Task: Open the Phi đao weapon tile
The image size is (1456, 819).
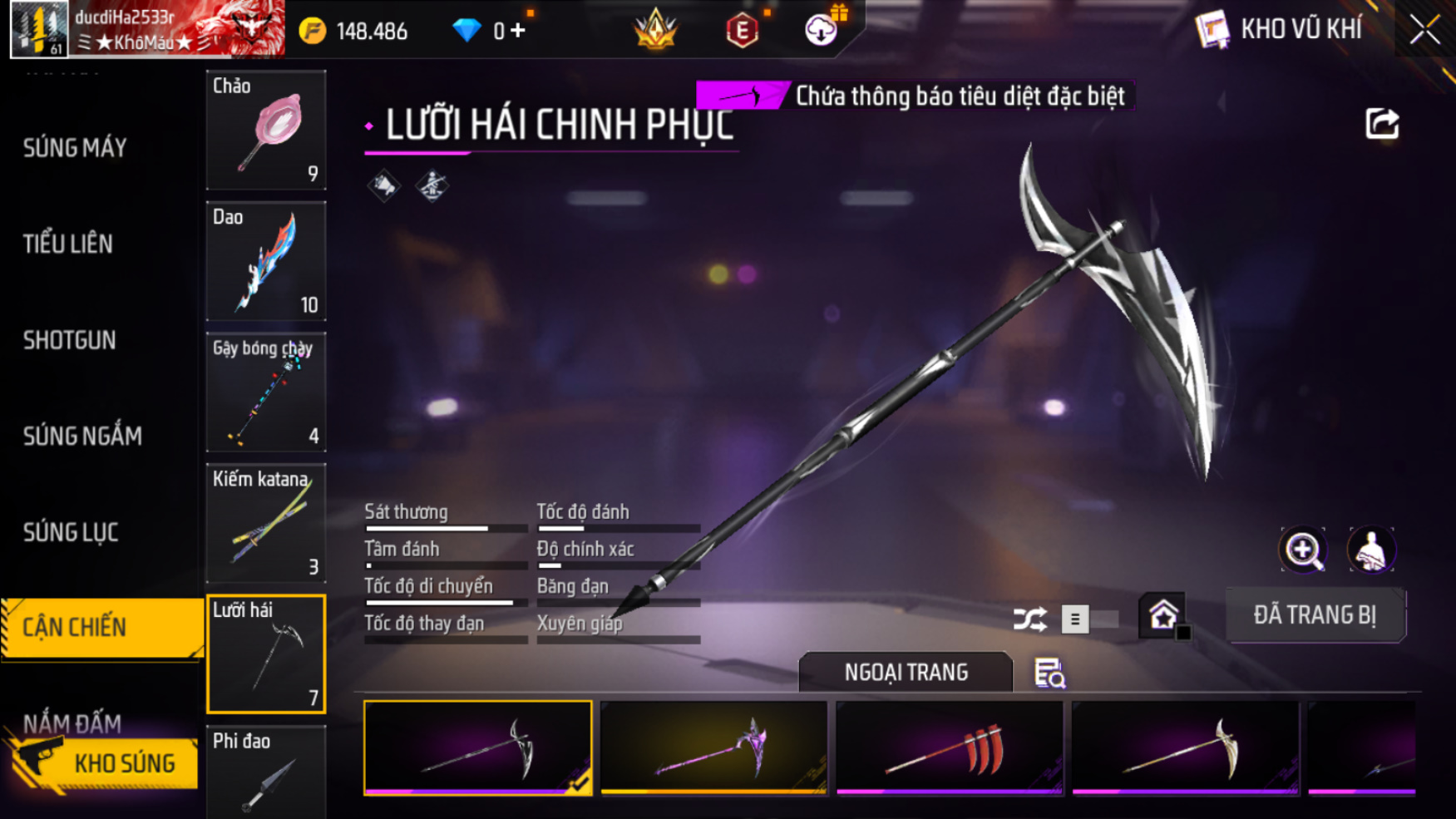Action: (x=266, y=773)
